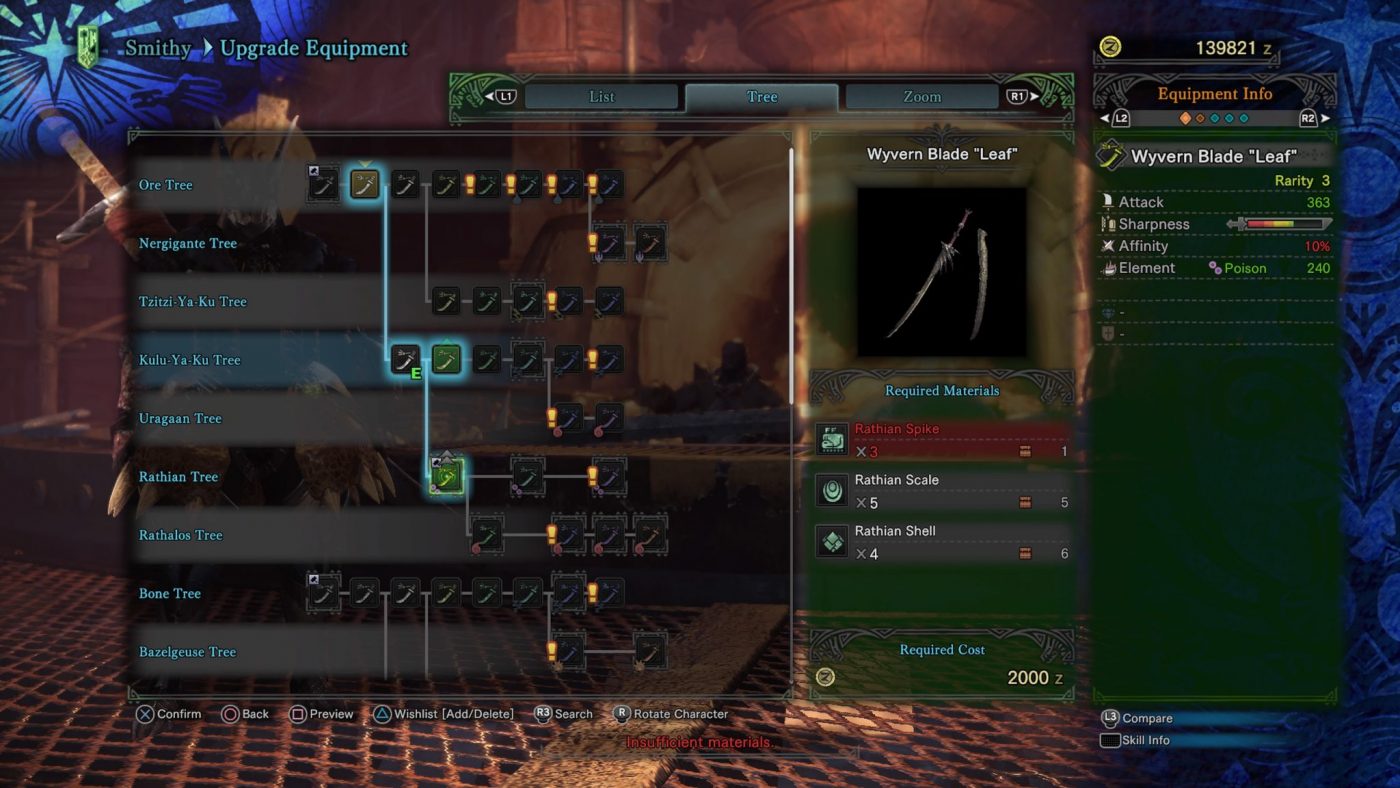Pick the Tzitzi-Ya-Ku Tree row

[192, 302]
